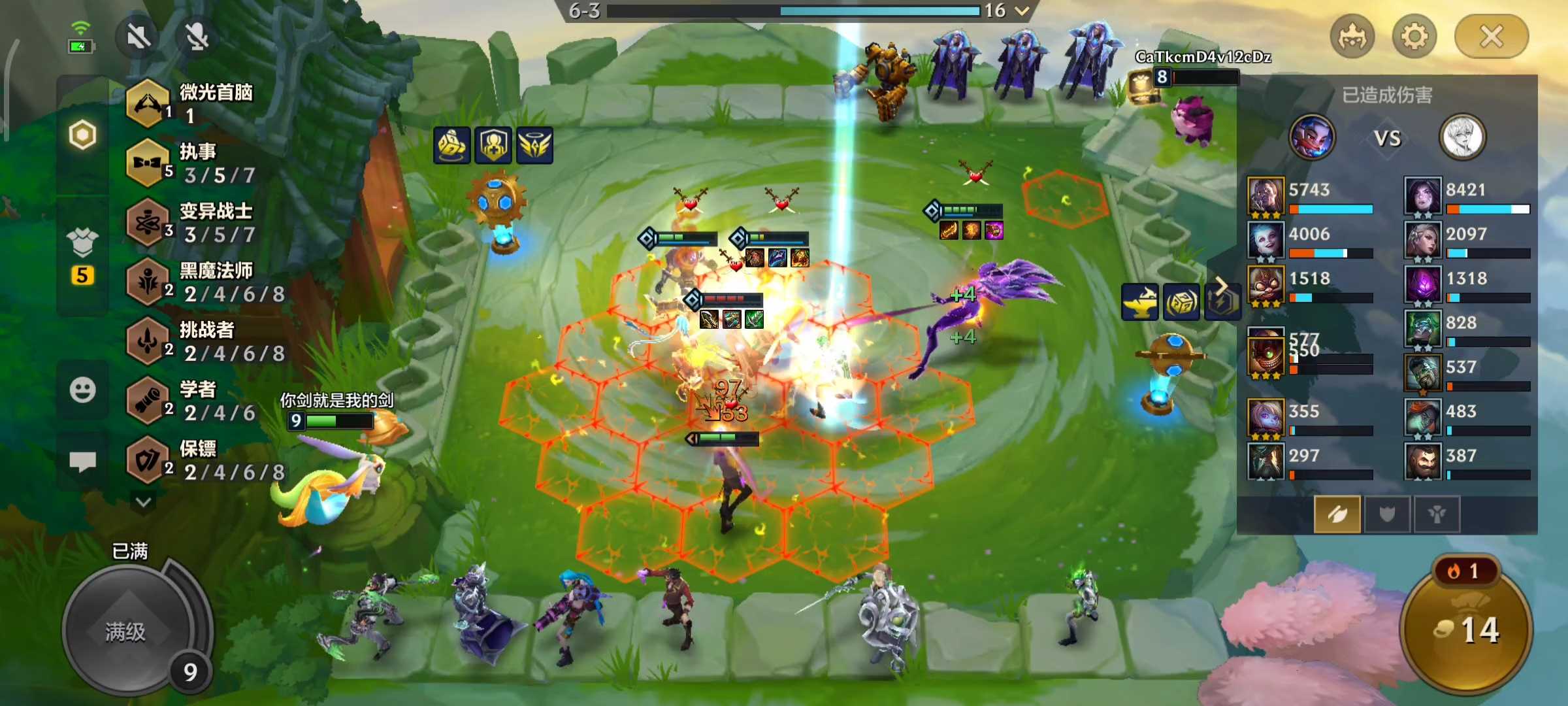Switch to the shield damage-taken tab
This screenshot has width=1568, height=706.
1386,514
